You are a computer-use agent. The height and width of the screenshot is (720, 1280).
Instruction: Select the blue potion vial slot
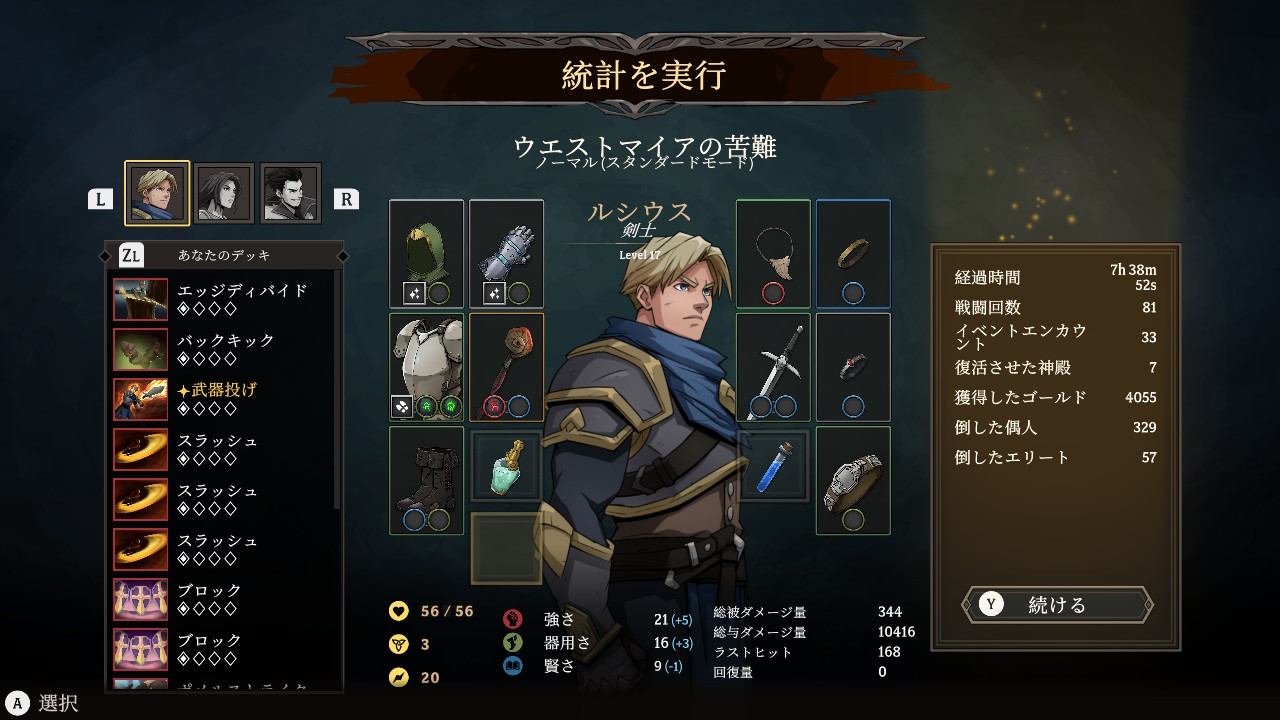pos(773,466)
